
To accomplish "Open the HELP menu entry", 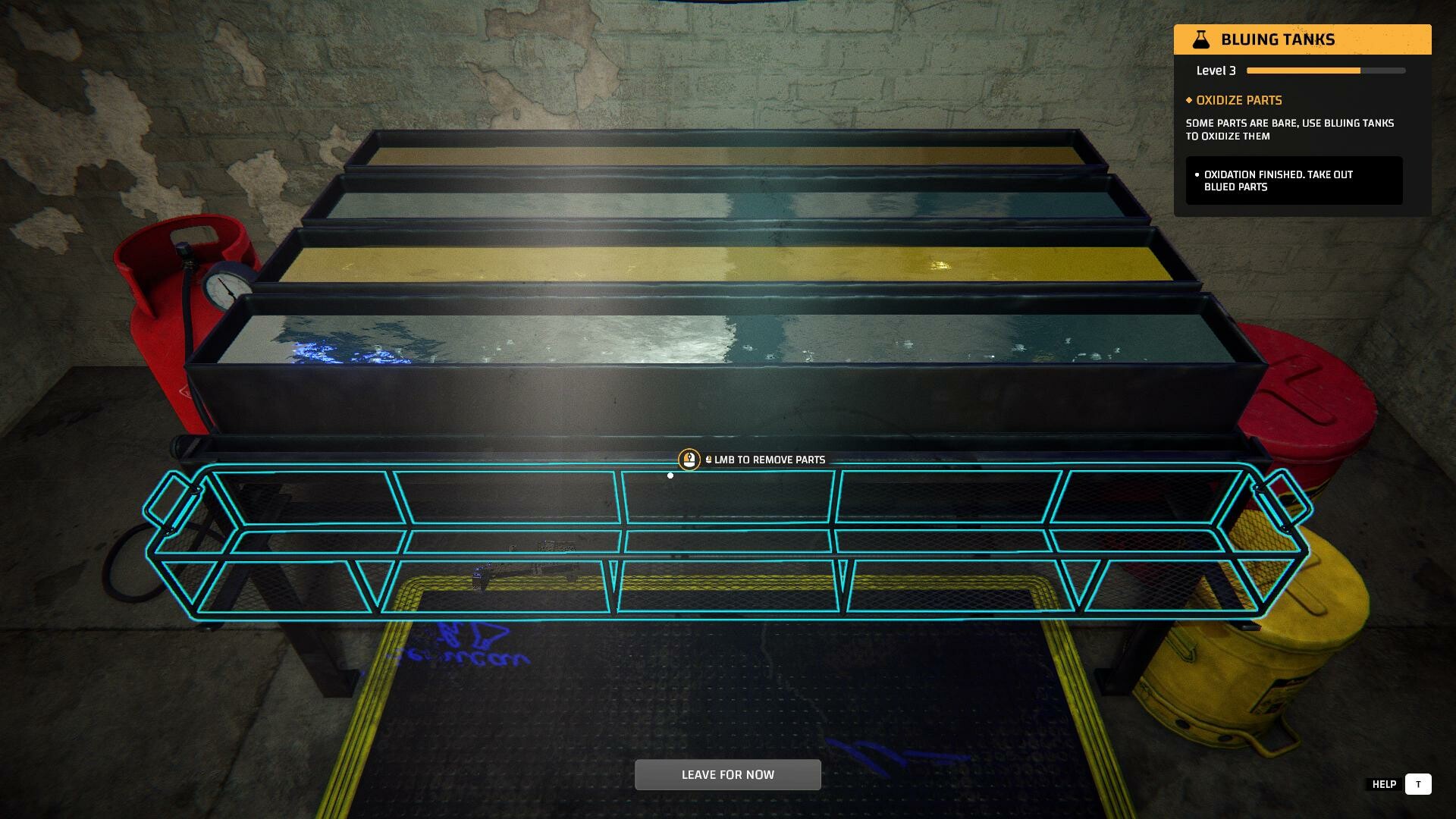I will 1385,784.
